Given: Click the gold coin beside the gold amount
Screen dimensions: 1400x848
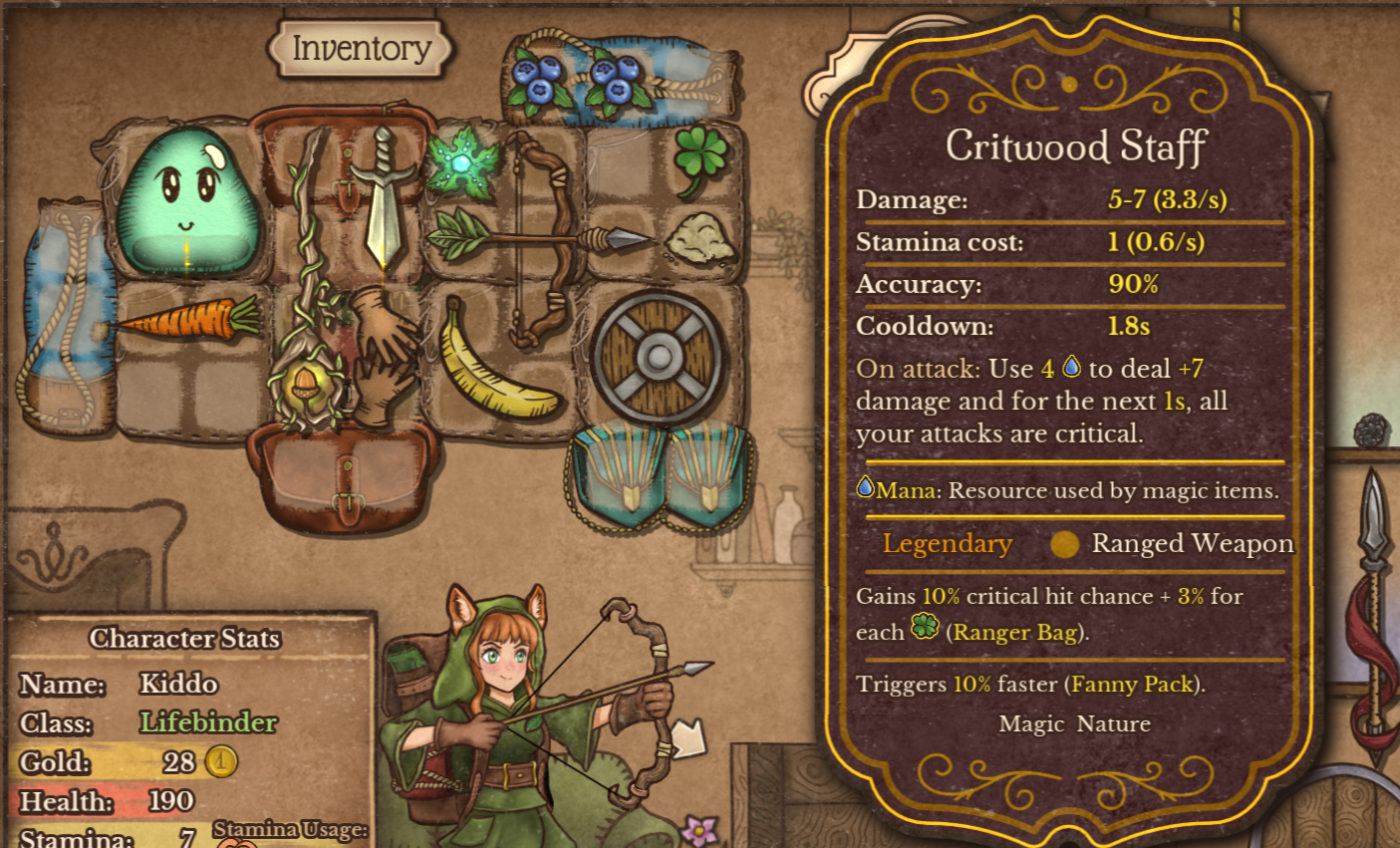Looking at the screenshot, I should 221,762.
